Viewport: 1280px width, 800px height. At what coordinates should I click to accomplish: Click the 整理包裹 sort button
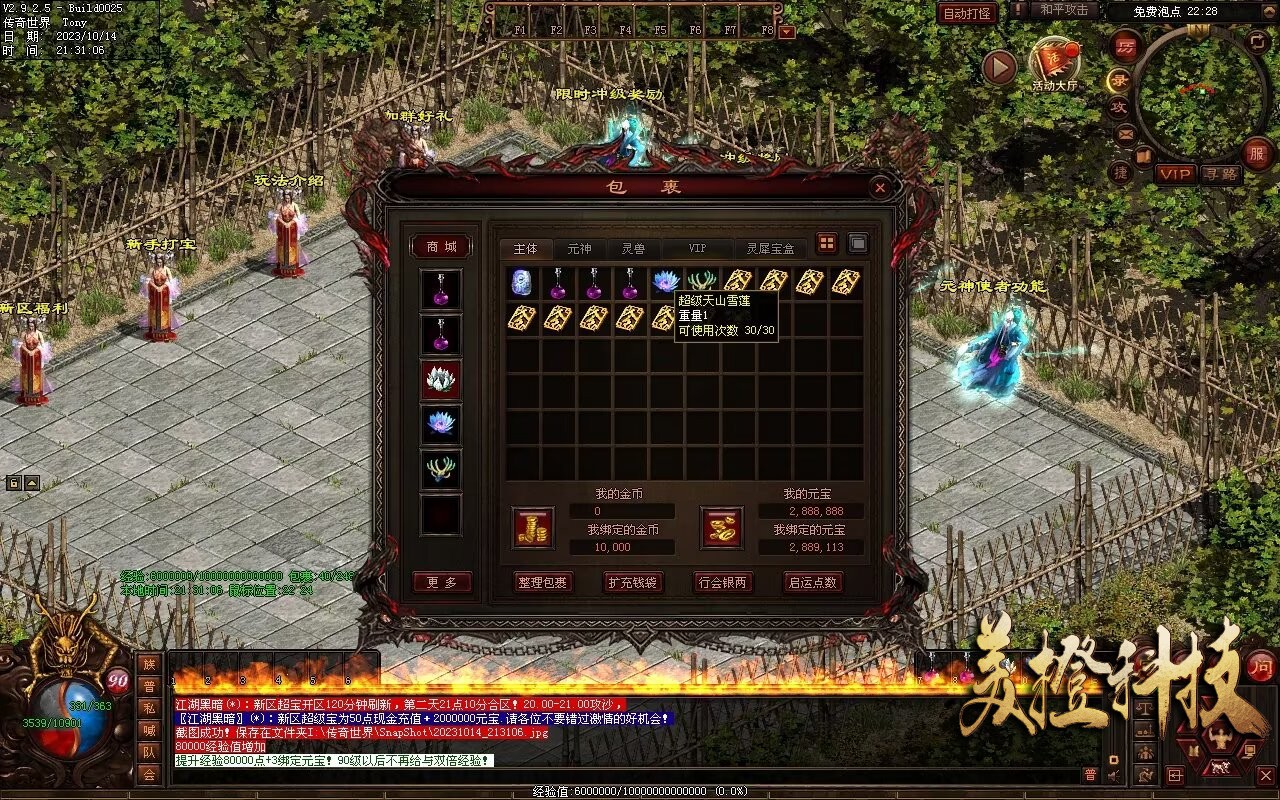pos(542,582)
